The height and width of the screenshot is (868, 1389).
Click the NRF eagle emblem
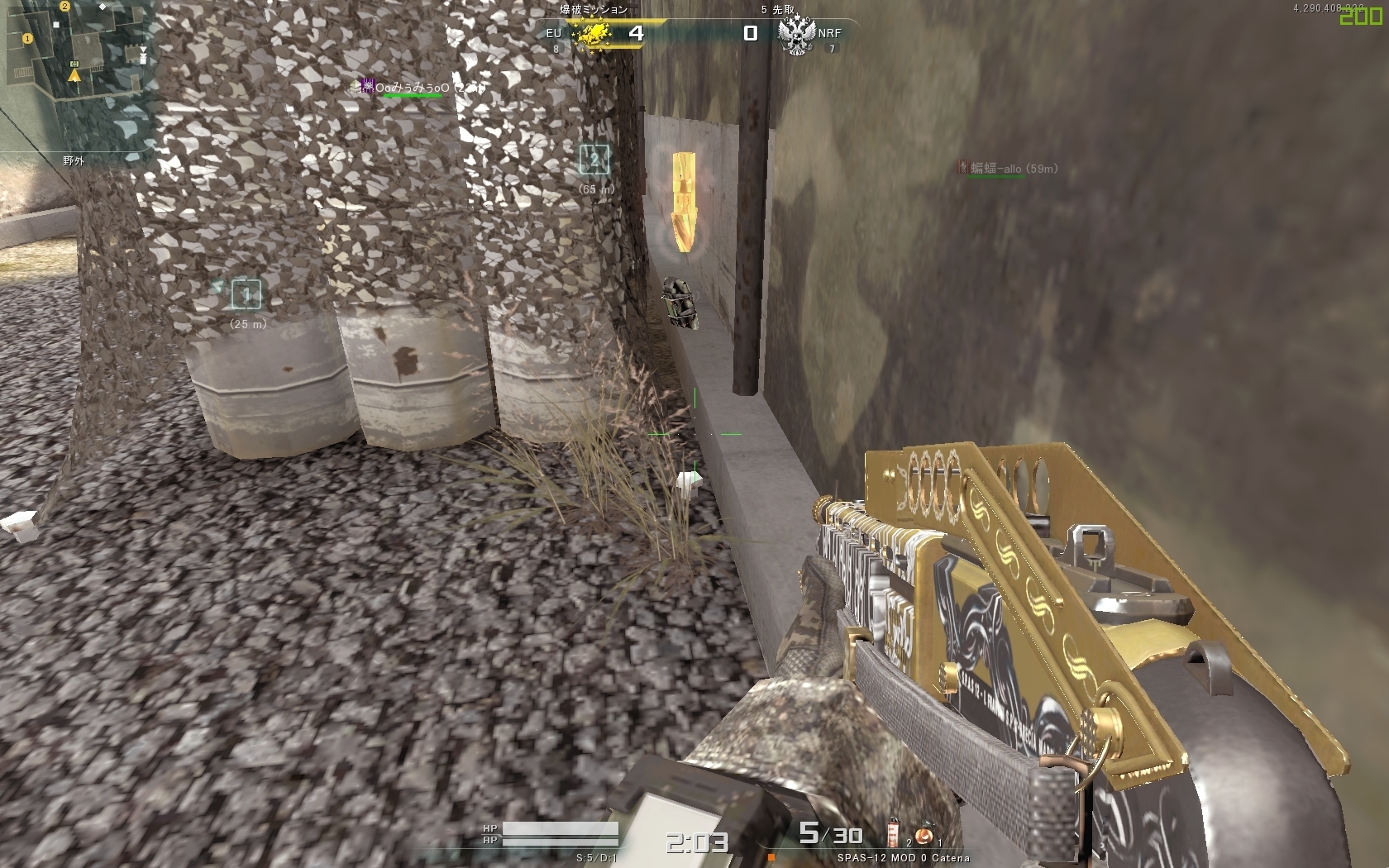796,36
